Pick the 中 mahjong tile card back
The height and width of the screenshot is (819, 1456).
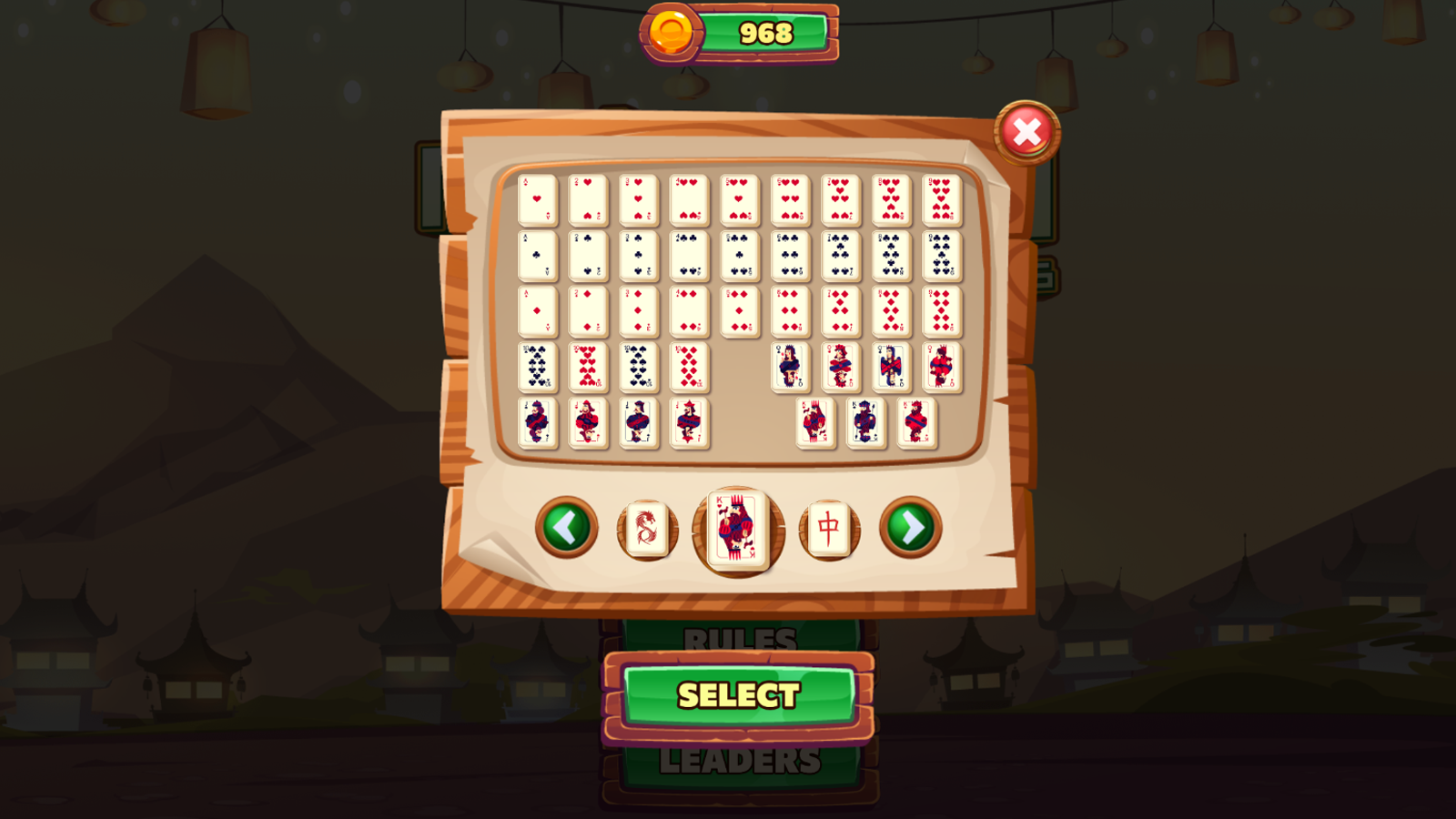point(828,529)
